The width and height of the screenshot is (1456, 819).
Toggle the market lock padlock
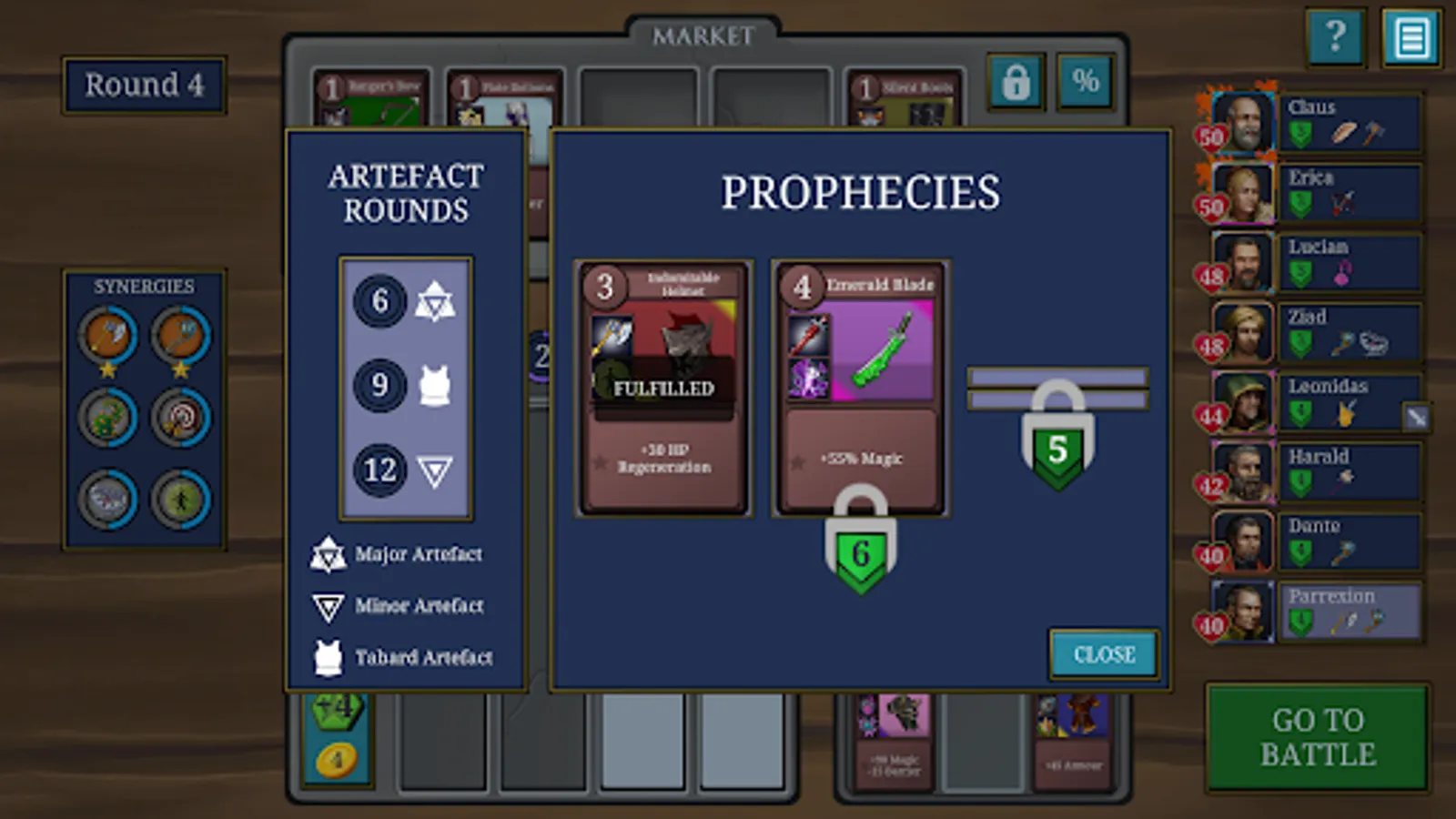pos(1016,82)
